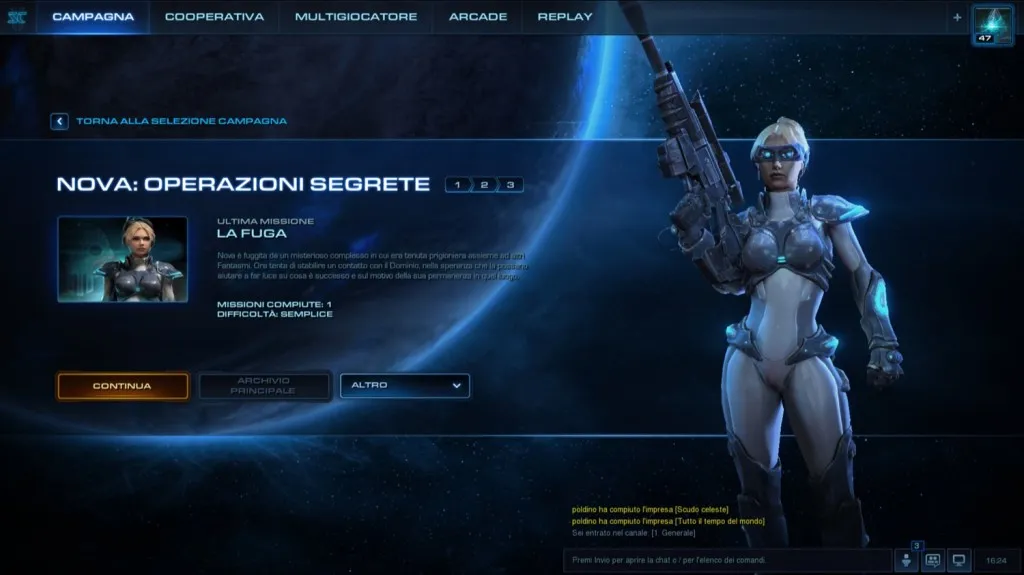Open the Cooperativa tab
This screenshot has height=575, width=1024.
[214, 17]
